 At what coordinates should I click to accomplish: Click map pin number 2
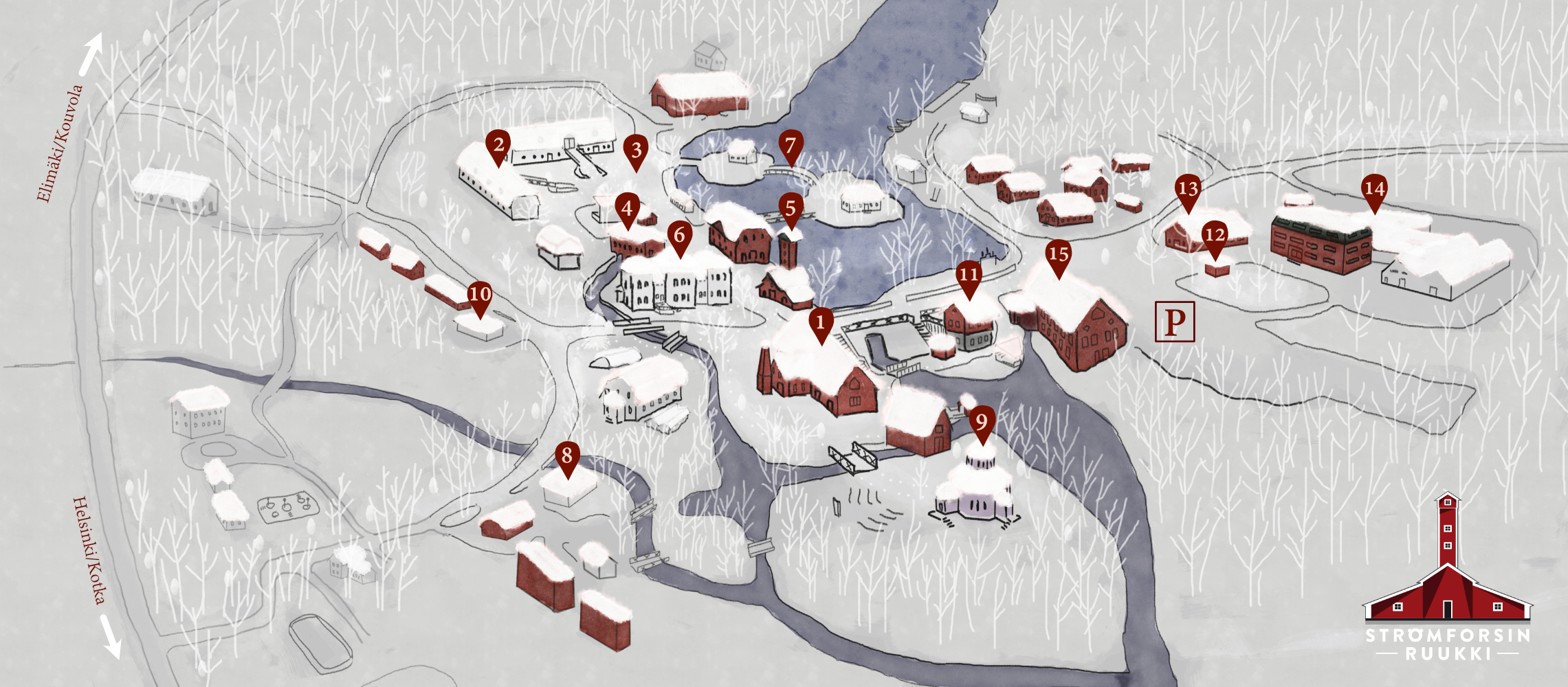point(498,146)
